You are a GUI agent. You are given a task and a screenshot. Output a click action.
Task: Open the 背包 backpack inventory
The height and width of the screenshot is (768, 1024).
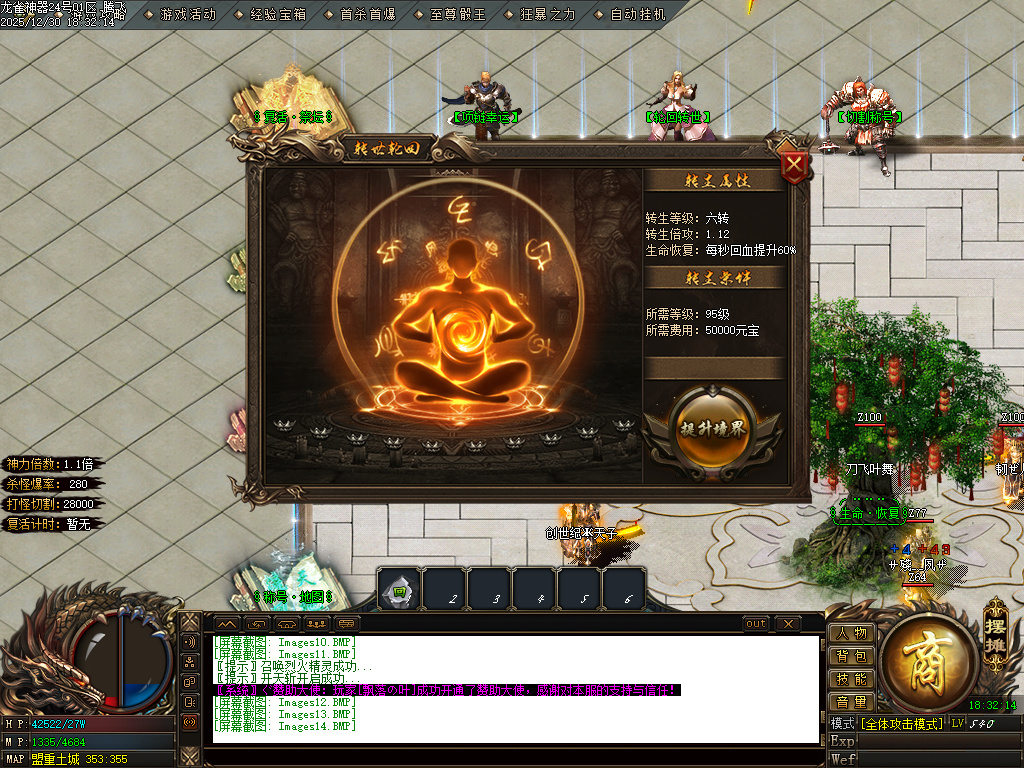(852, 656)
